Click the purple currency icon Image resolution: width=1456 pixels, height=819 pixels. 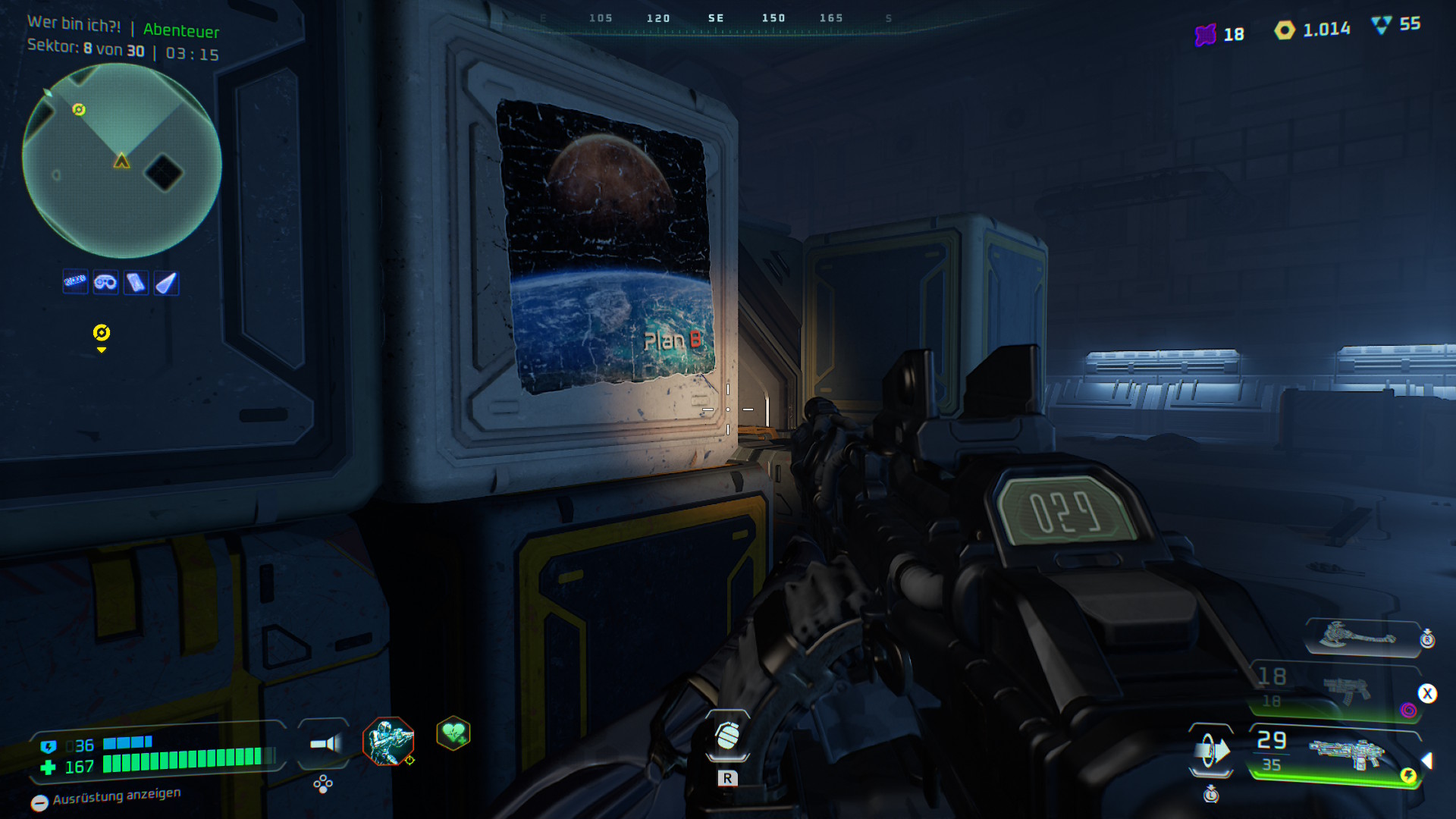[x=1205, y=35]
